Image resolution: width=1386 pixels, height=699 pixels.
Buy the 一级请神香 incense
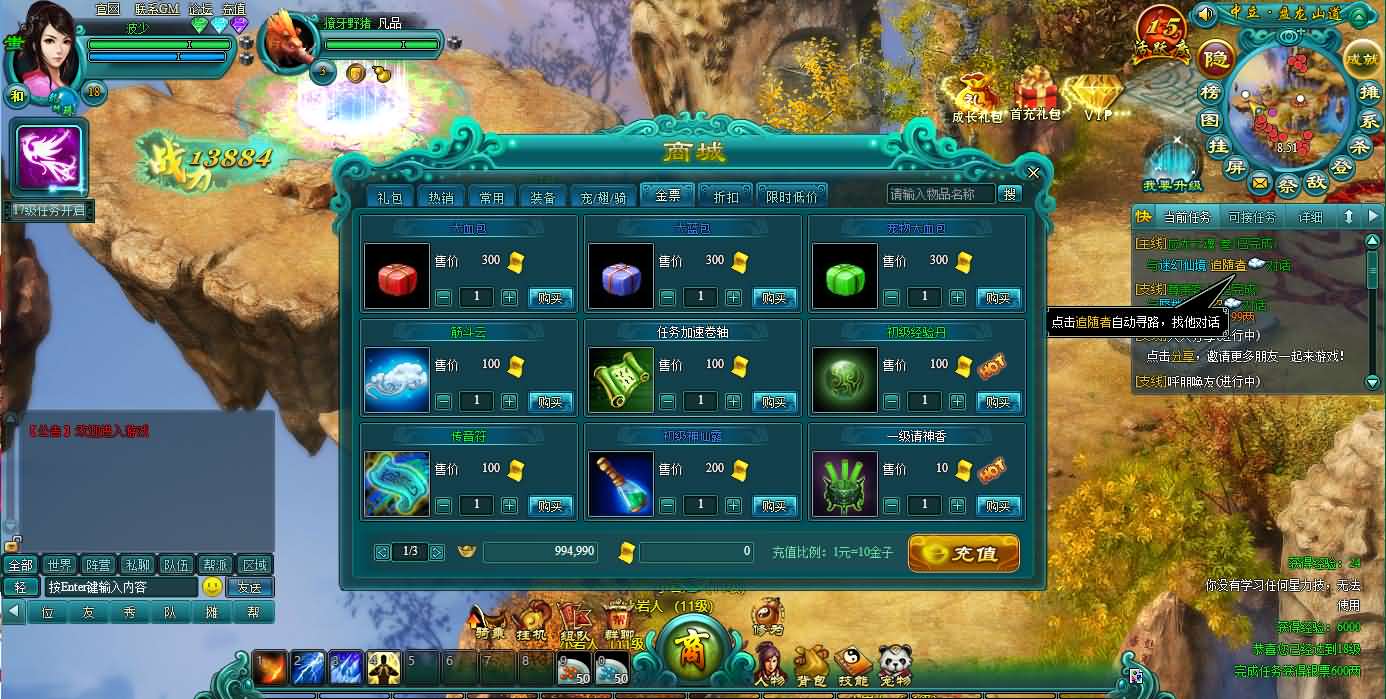[998, 506]
